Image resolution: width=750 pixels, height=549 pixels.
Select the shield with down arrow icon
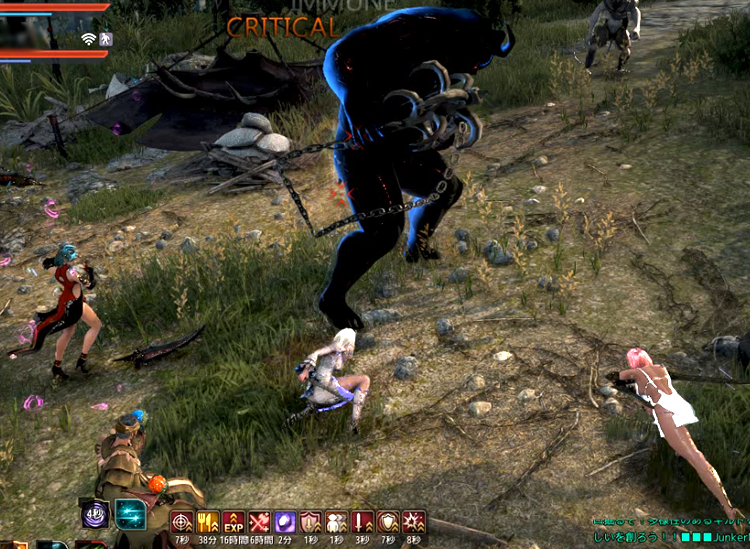(311, 521)
